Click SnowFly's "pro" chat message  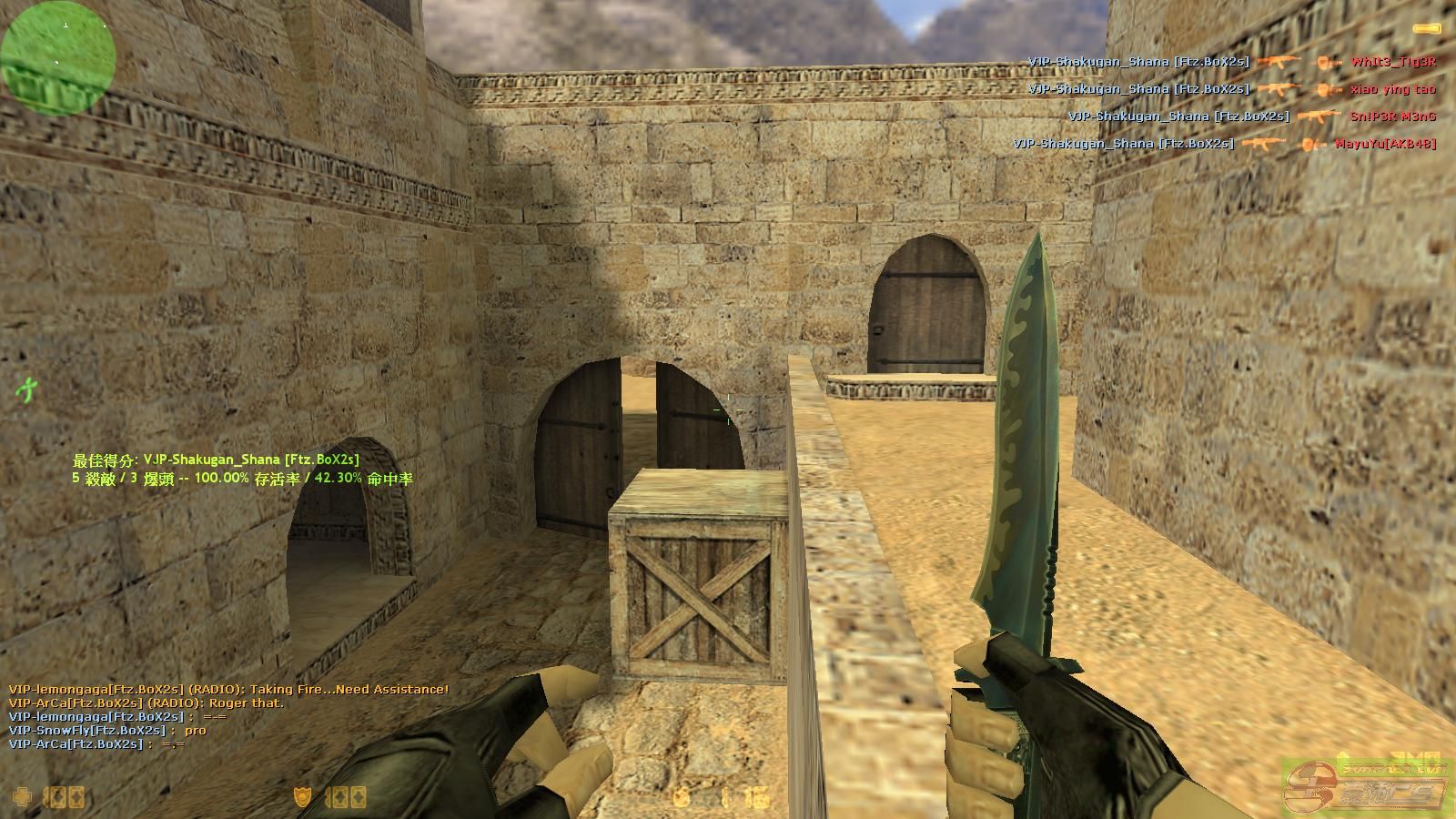[x=107, y=731]
